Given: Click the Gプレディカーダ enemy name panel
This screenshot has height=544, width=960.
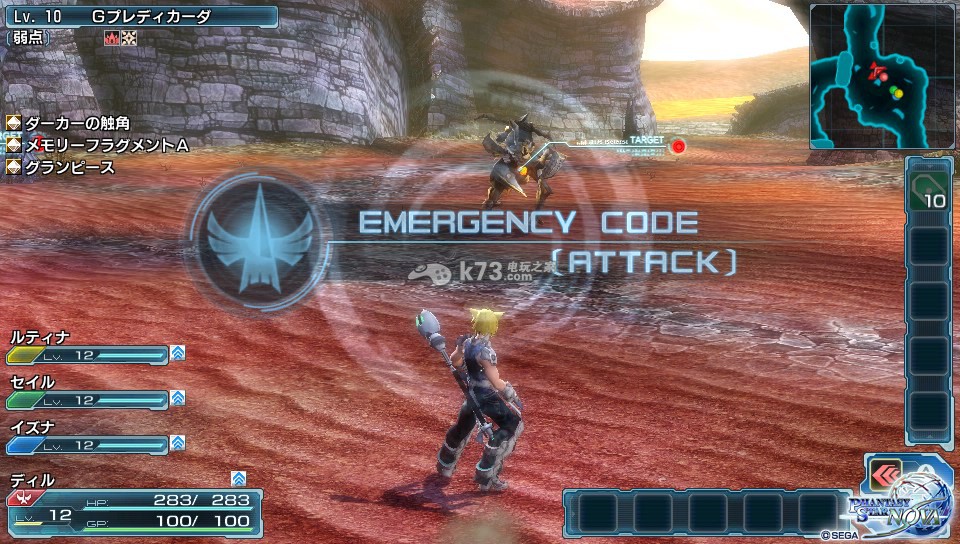Looking at the screenshot, I should [140, 16].
